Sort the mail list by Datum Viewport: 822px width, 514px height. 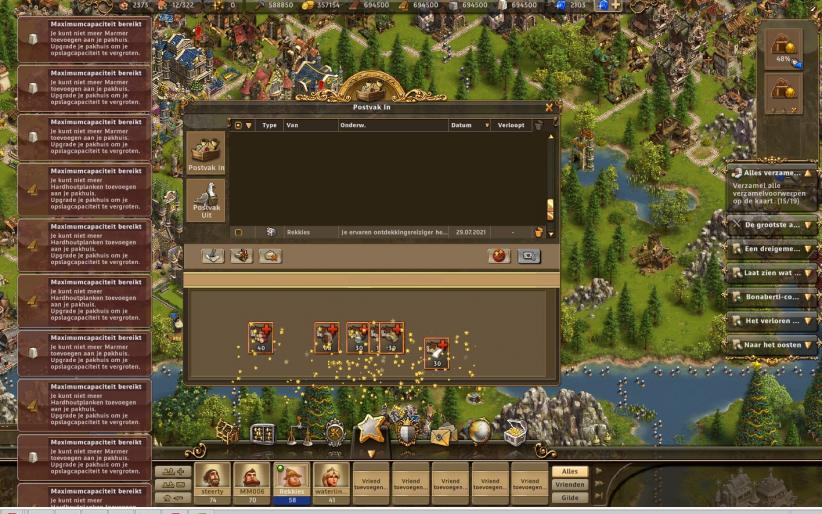[468, 126]
